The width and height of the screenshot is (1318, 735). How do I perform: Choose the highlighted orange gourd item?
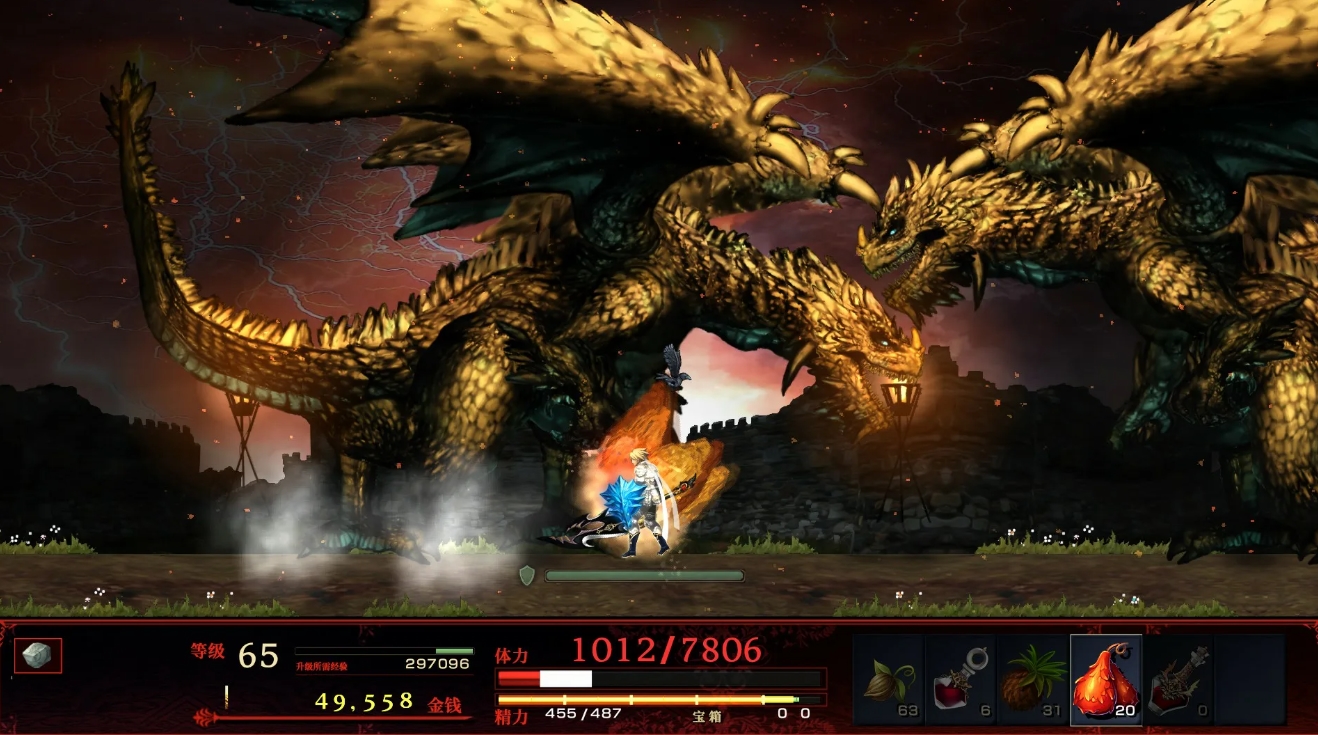click(1106, 680)
